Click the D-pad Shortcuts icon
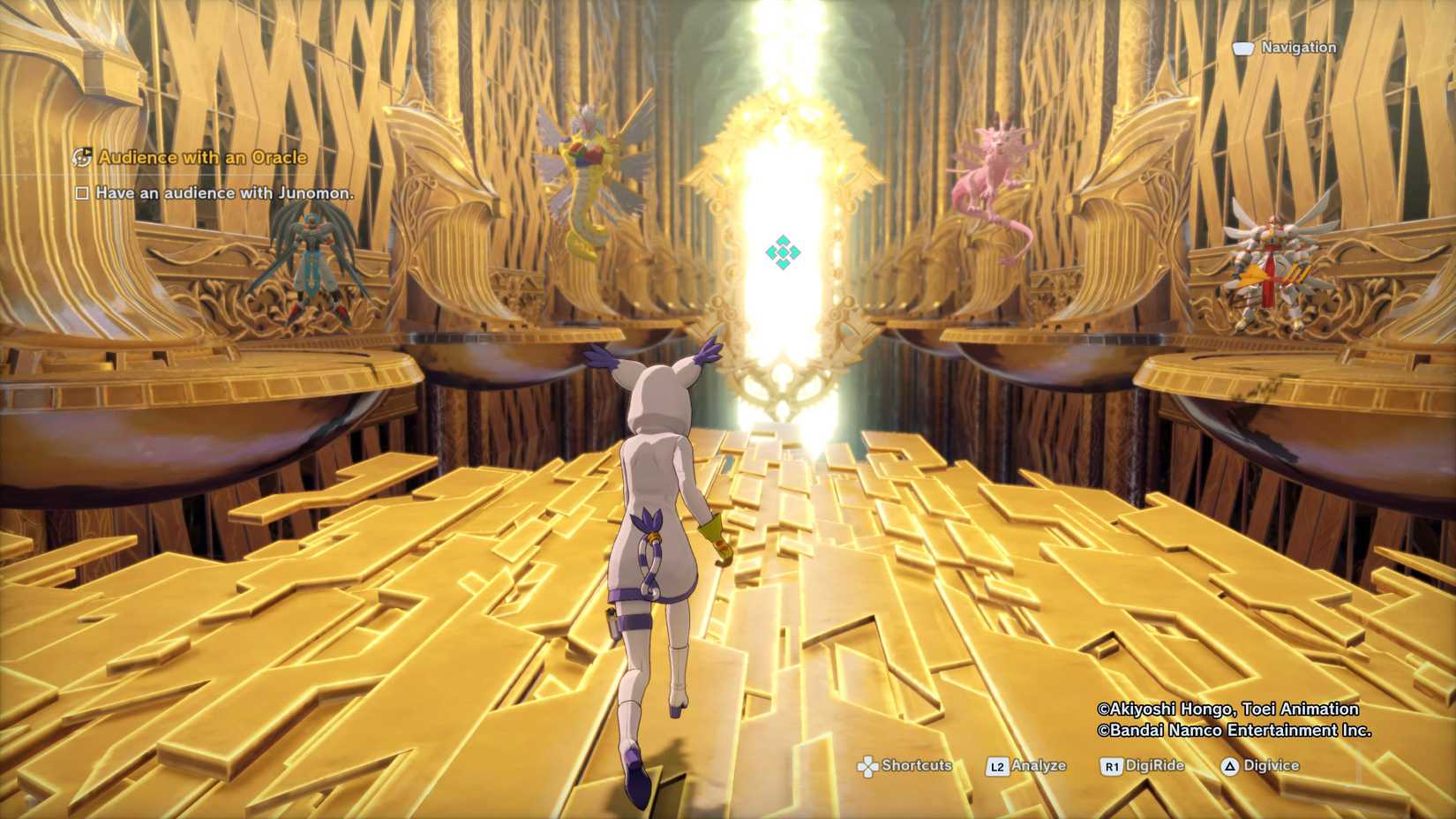Viewport: 1456px width, 819px height. click(x=869, y=766)
